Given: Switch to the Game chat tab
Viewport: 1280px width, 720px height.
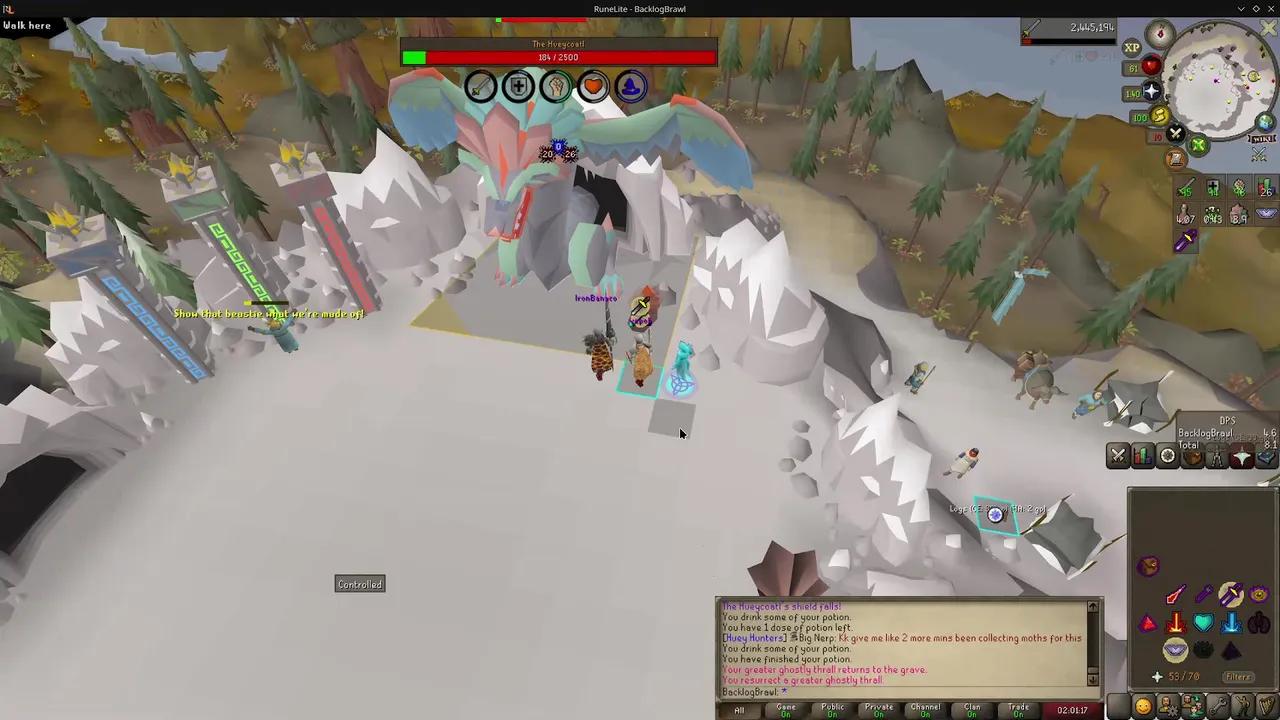Looking at the screenshot, I should pyautogui.click(x=785, y=710).
